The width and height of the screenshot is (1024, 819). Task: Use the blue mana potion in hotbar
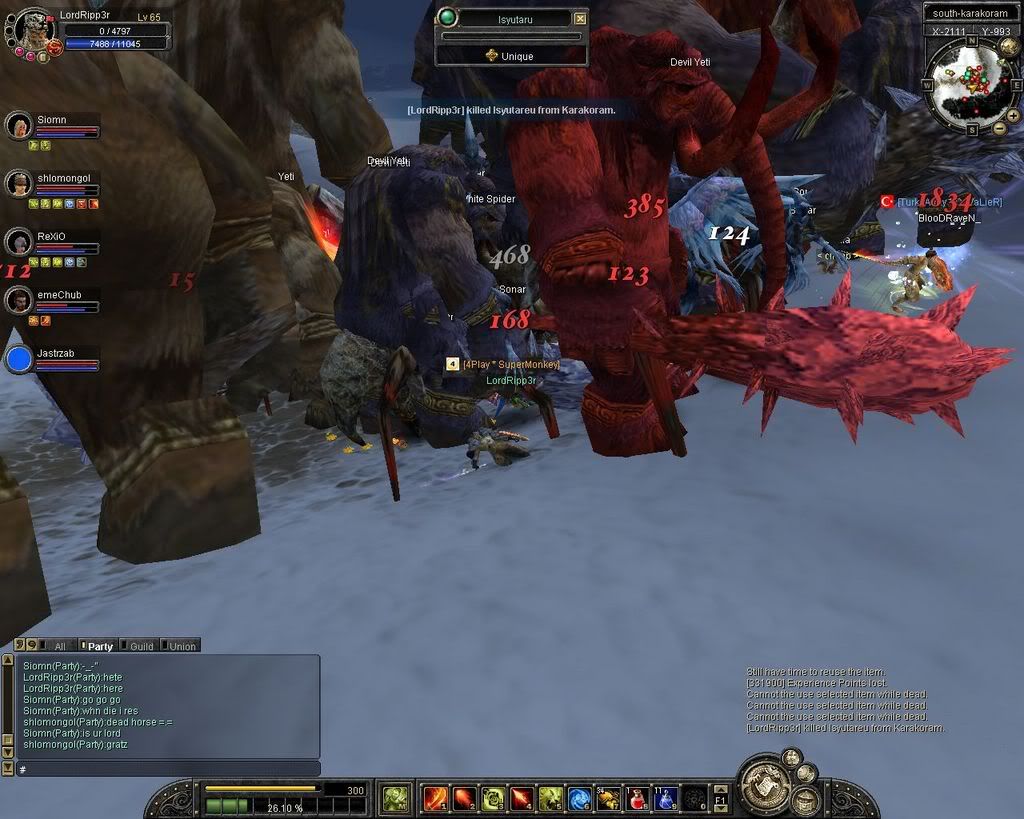(666, 798)
